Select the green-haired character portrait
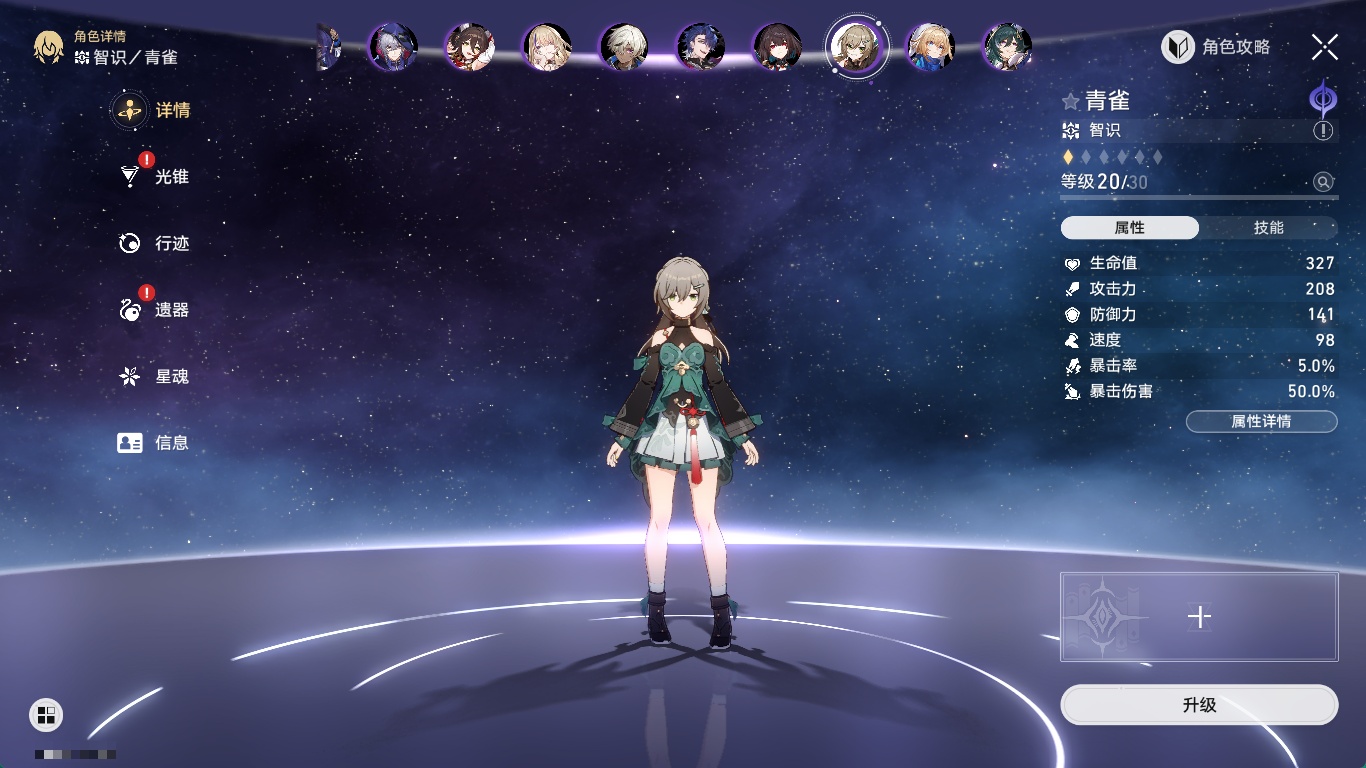1366x768 pixels. [x=1006, y=47]
